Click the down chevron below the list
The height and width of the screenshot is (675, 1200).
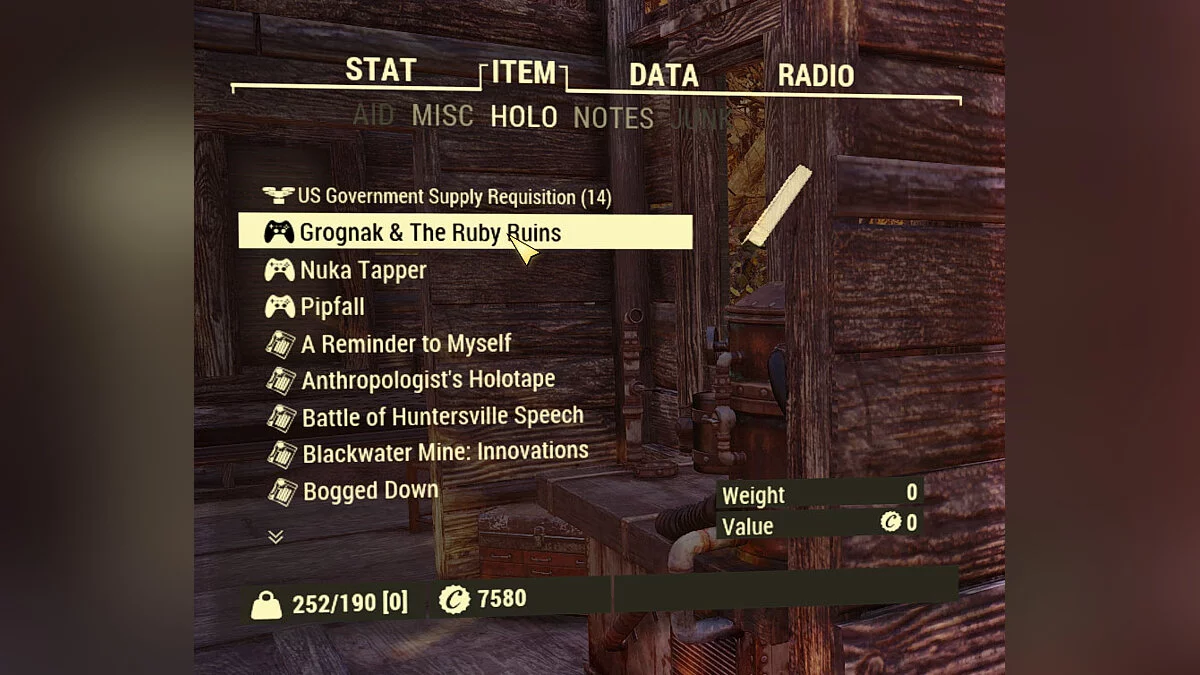(x=276, y=537)
